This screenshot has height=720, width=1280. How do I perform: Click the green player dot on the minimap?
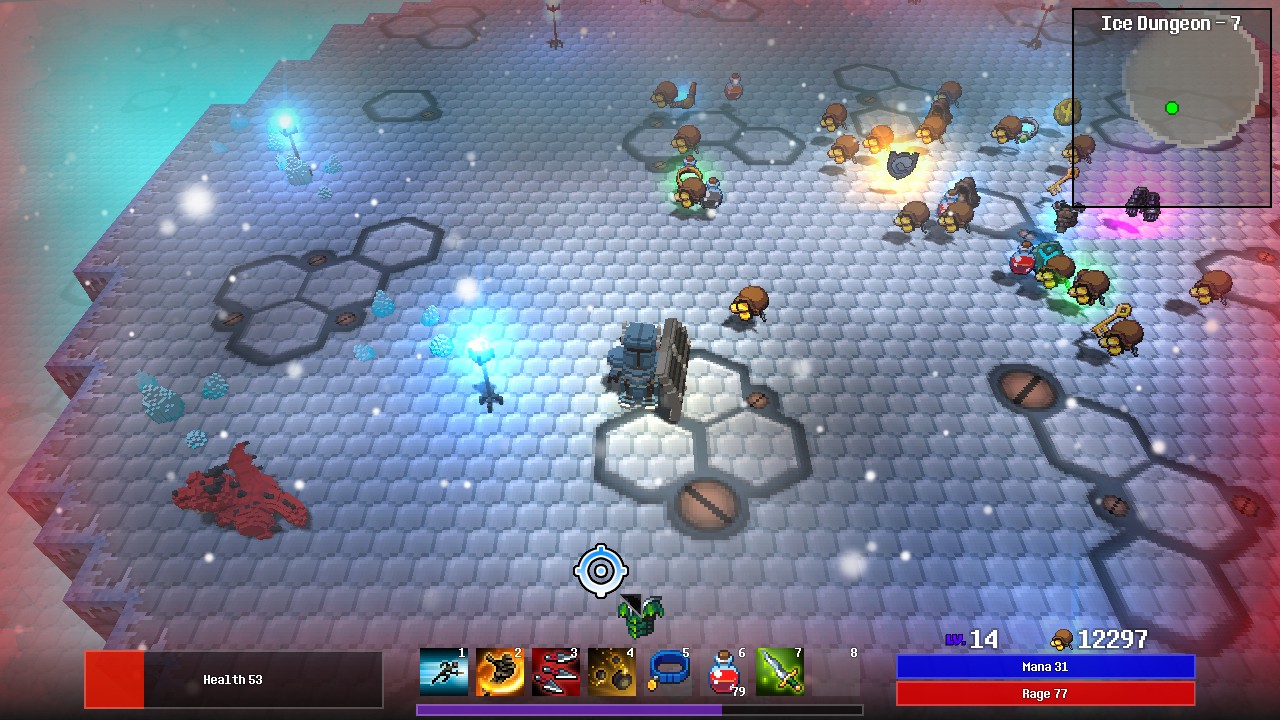coord(1171,107)
